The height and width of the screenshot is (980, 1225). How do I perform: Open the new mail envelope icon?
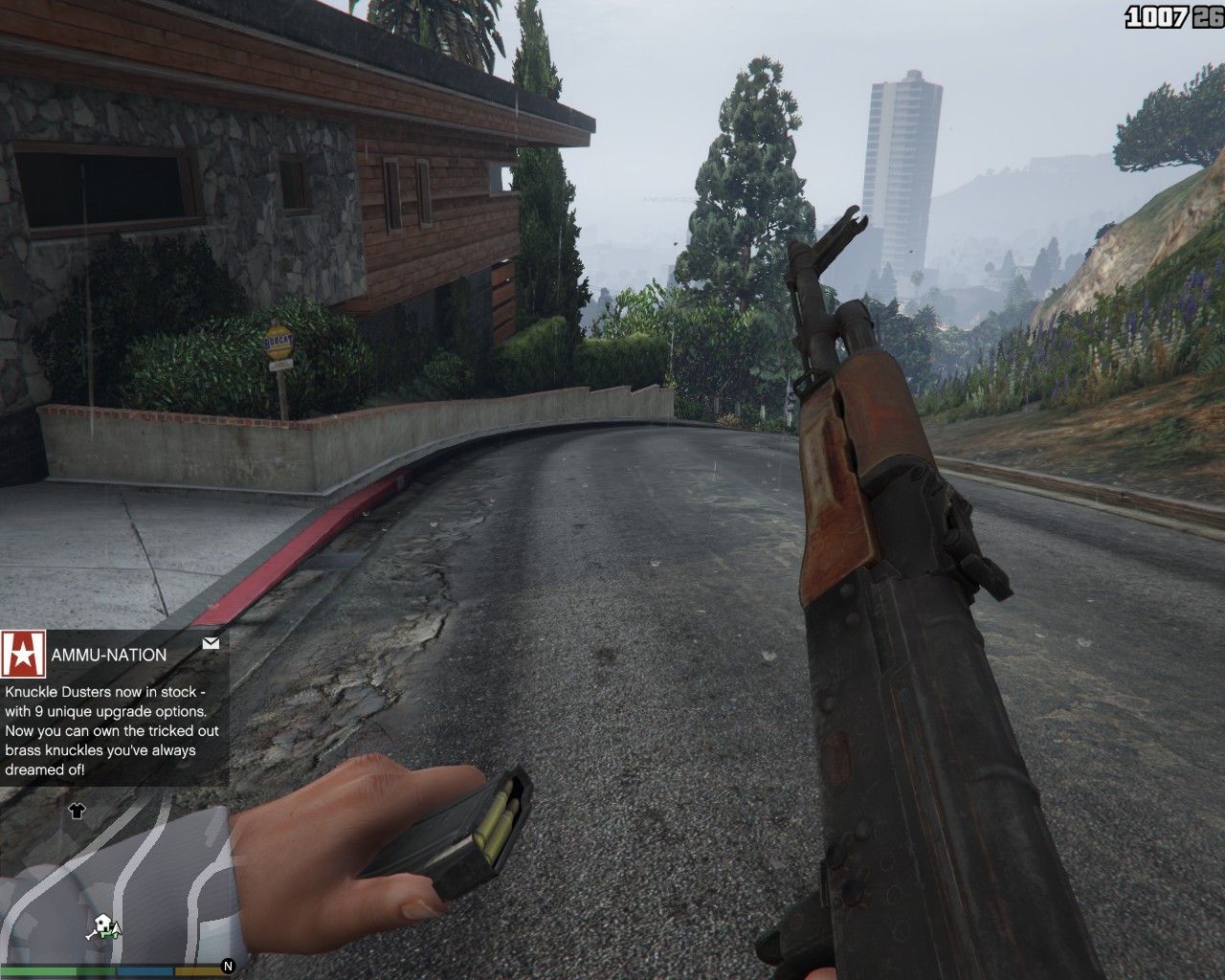210,643
